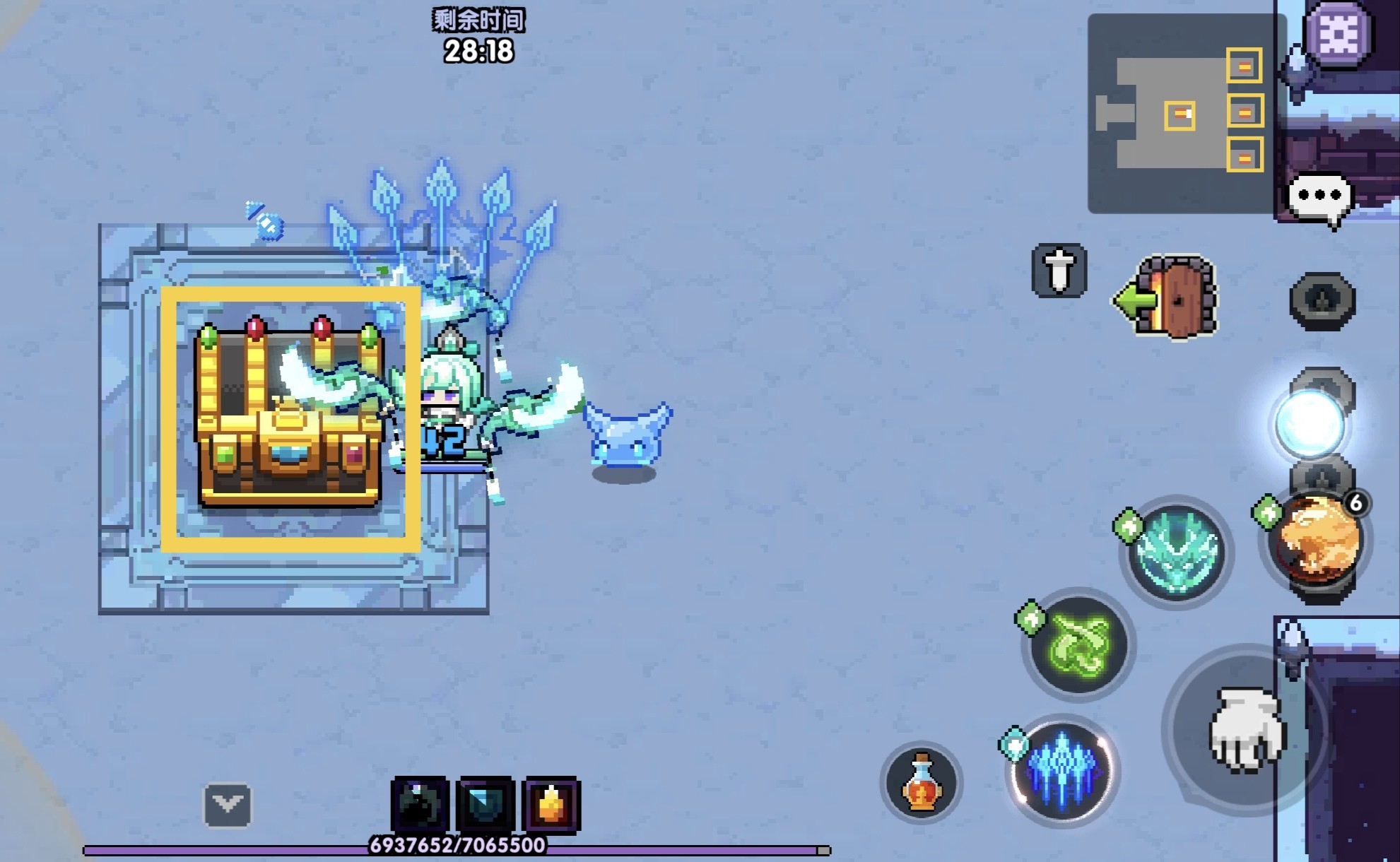This screenshot has width=1400, height=862.
Task: Tap the sword icon button
Action: [1059, 271]
